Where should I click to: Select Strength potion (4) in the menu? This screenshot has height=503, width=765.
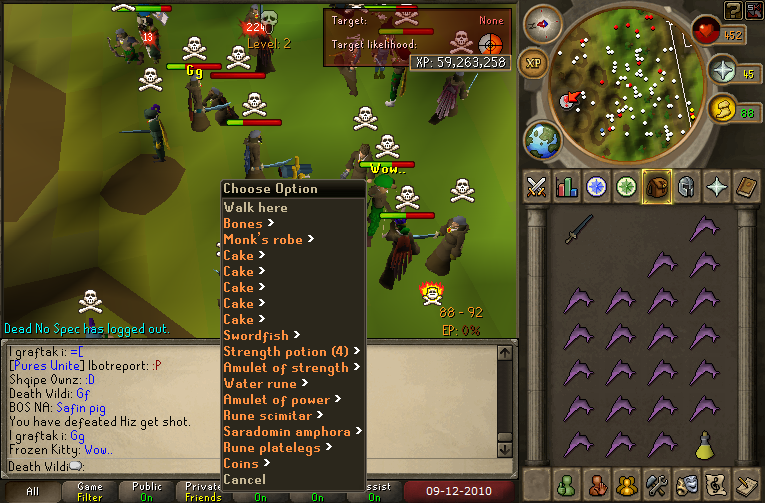tap(286, 351)
